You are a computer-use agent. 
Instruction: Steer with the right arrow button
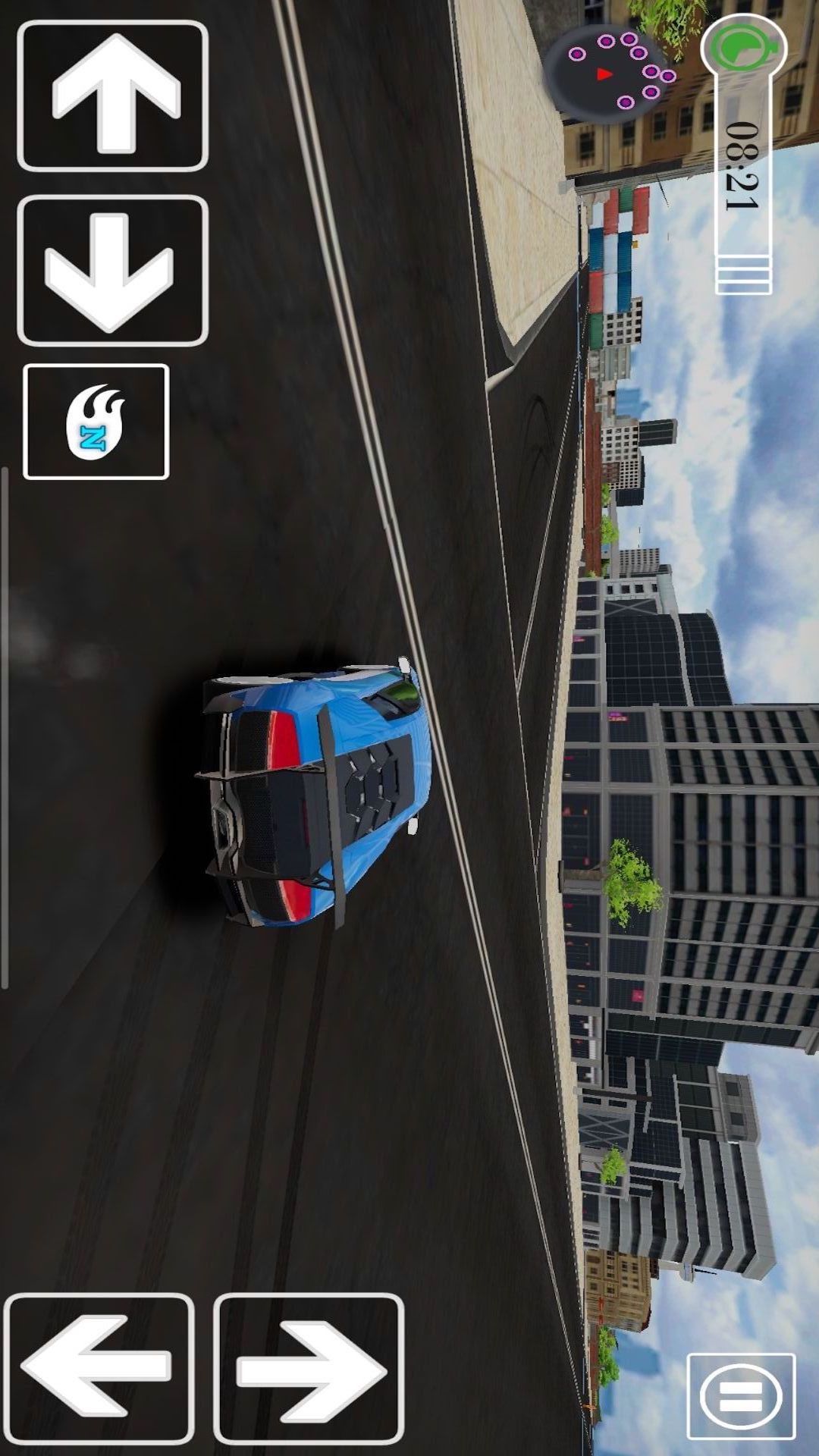(309, 1368)
